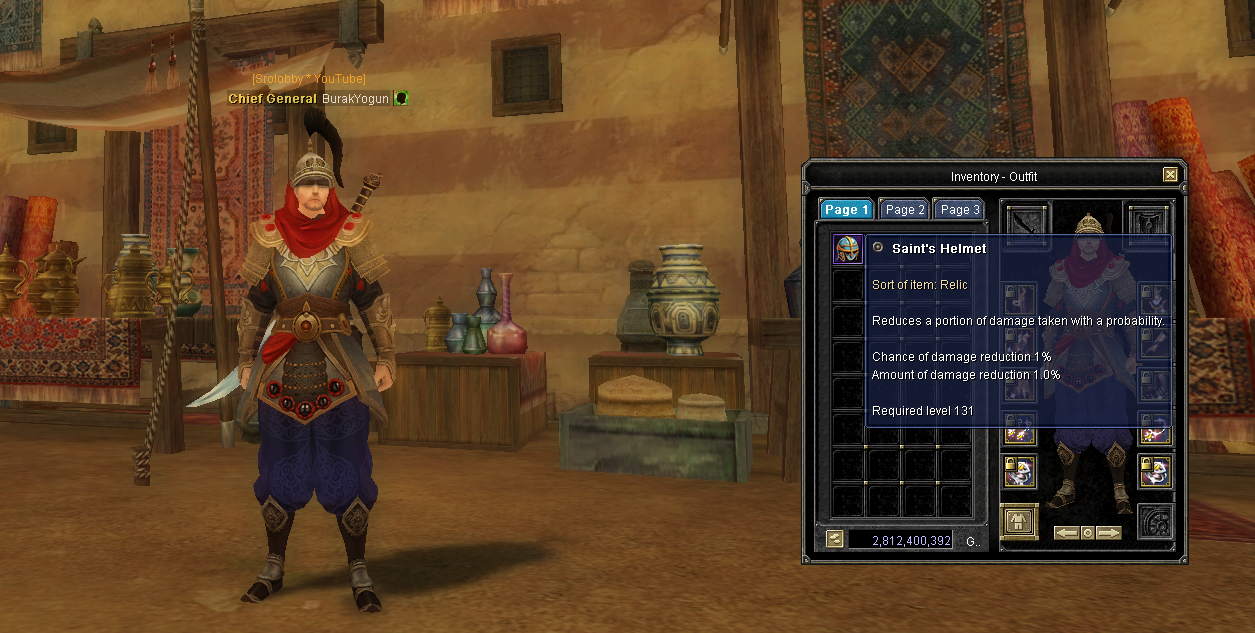The width and height of the screenshot is (1255, 633).
Task: Close the Inventory - Outfit window
Action: tap(1170, 175)
